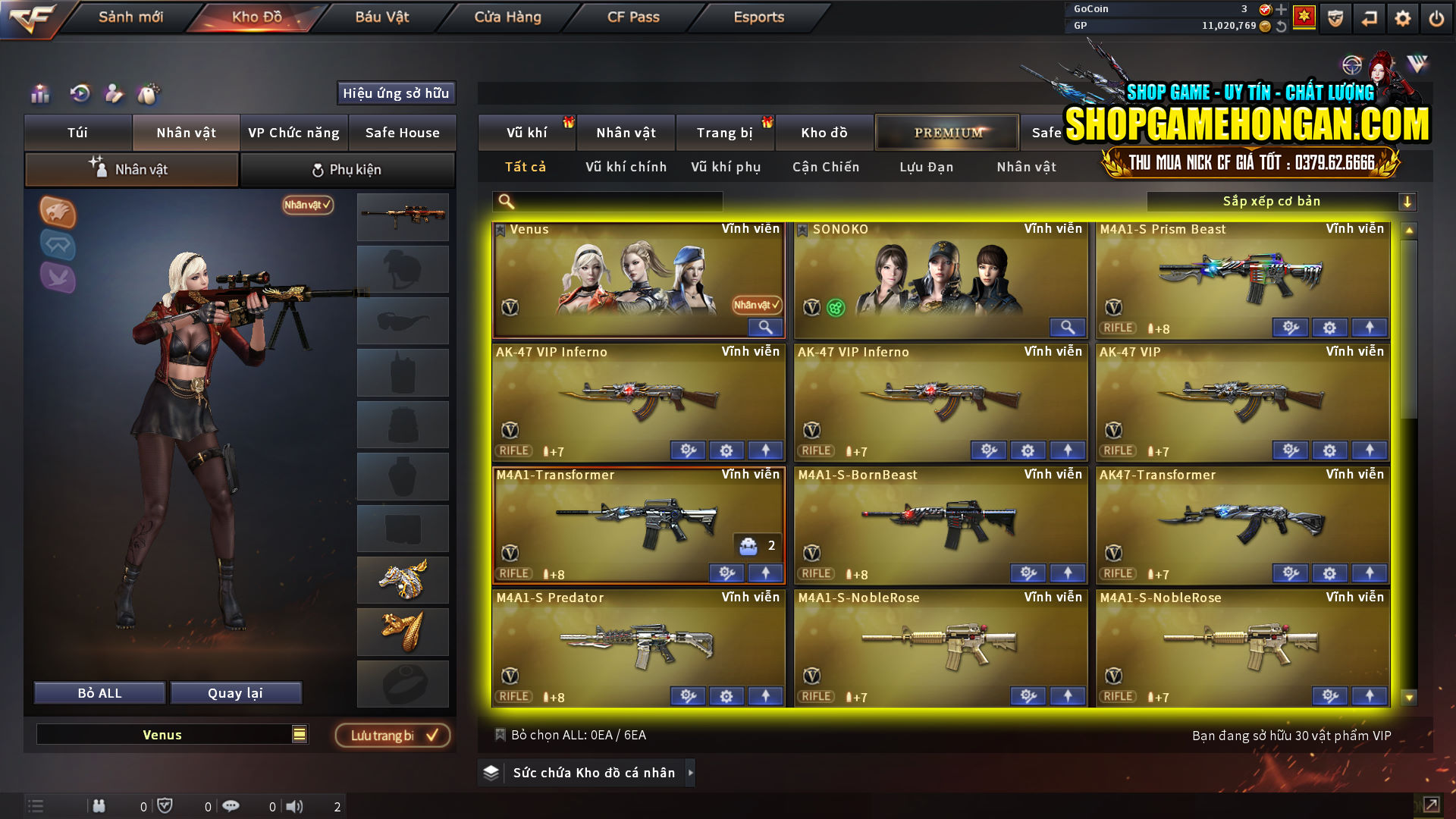The width and height of the screenshot is (1456, 819).
Task: Toggle the bookmark flag on the Venus item card
Action: tap(500, 228)
